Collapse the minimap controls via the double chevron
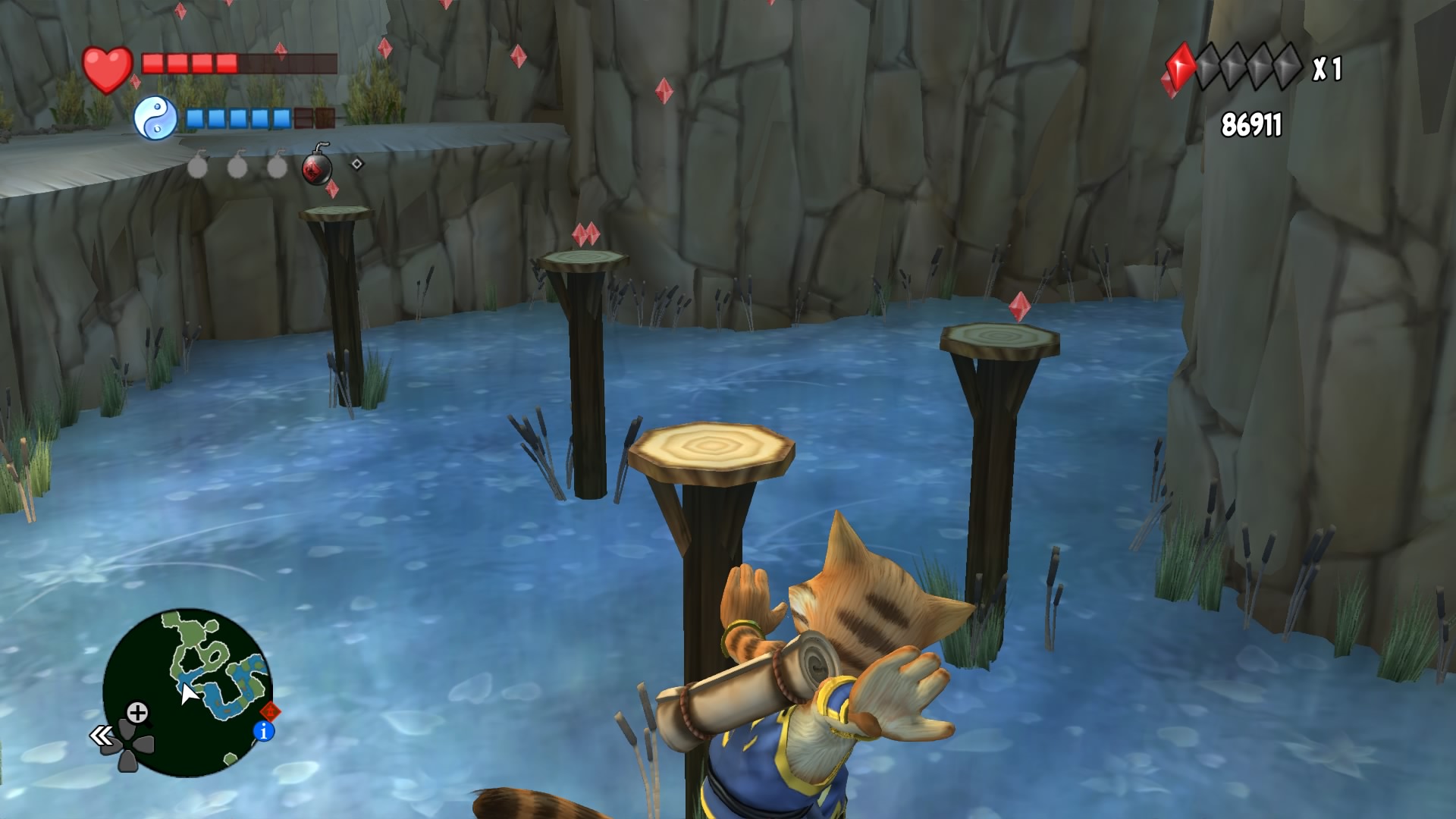 [x=101, y=734]
